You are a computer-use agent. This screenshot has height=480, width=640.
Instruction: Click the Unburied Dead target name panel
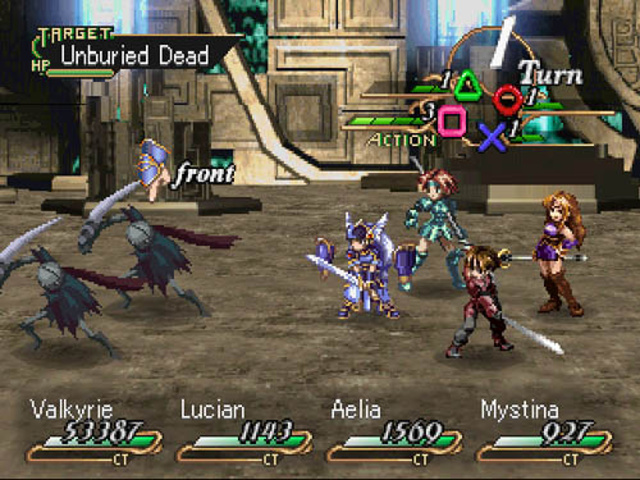click(x=134, y=55)
